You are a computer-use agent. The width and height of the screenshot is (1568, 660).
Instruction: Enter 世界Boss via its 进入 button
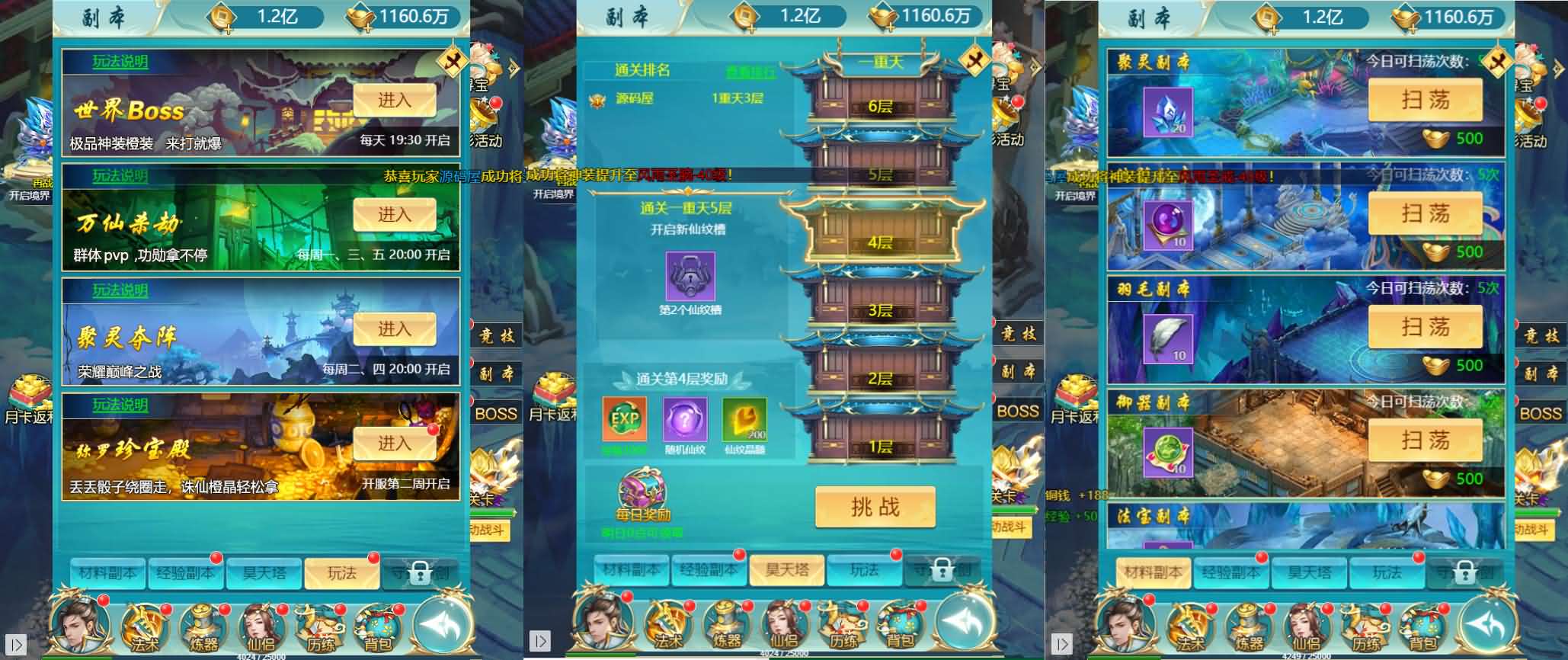[396, 100]
